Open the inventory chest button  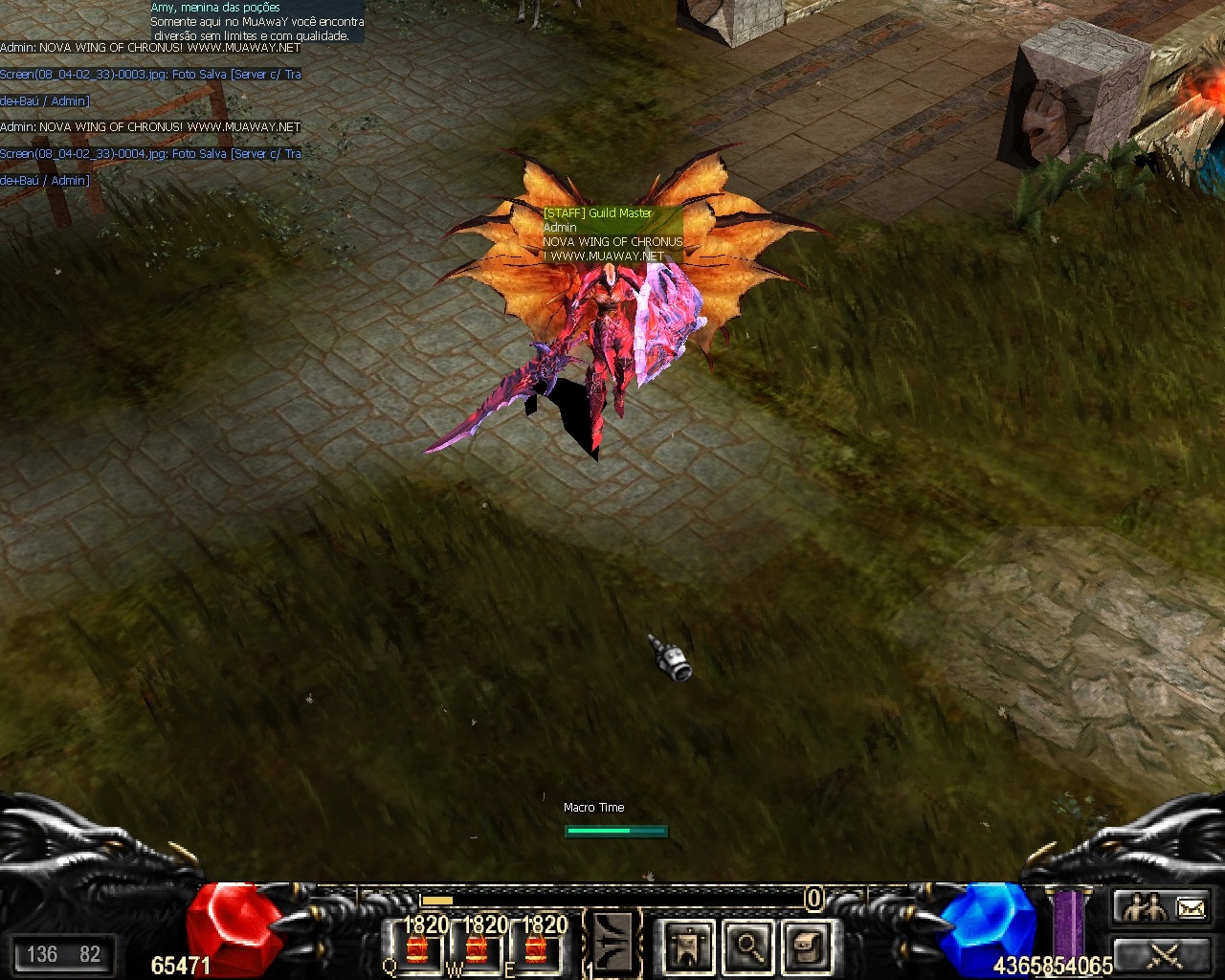click(x=807, y=947)
